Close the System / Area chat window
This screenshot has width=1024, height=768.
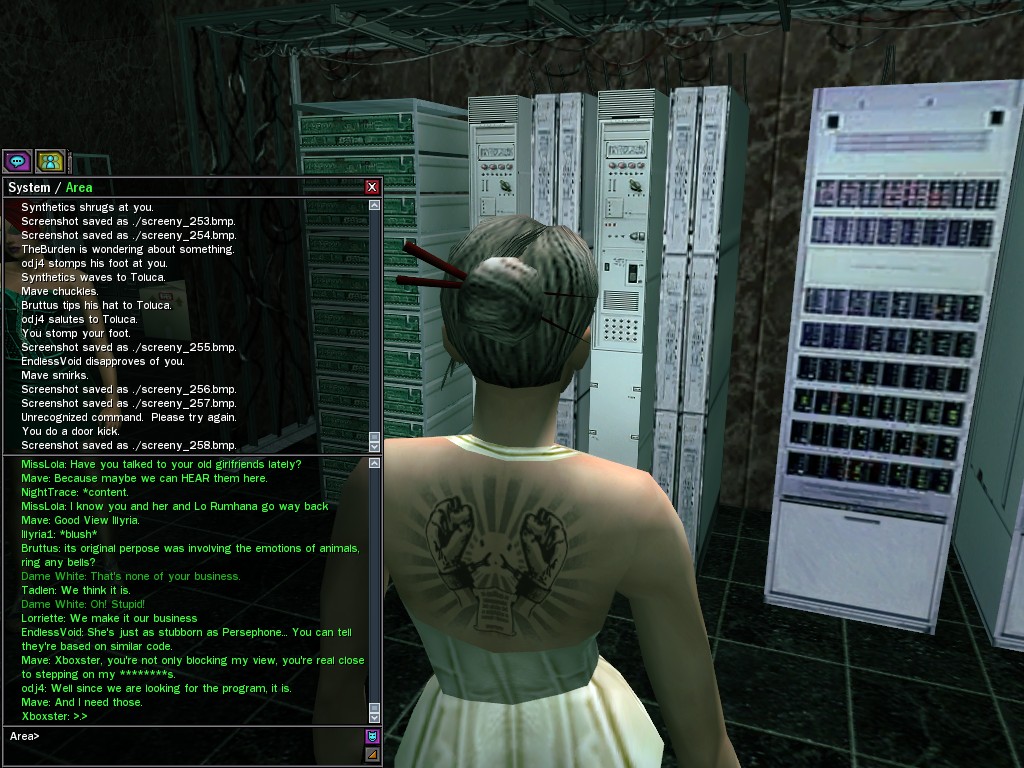point(372,187)
